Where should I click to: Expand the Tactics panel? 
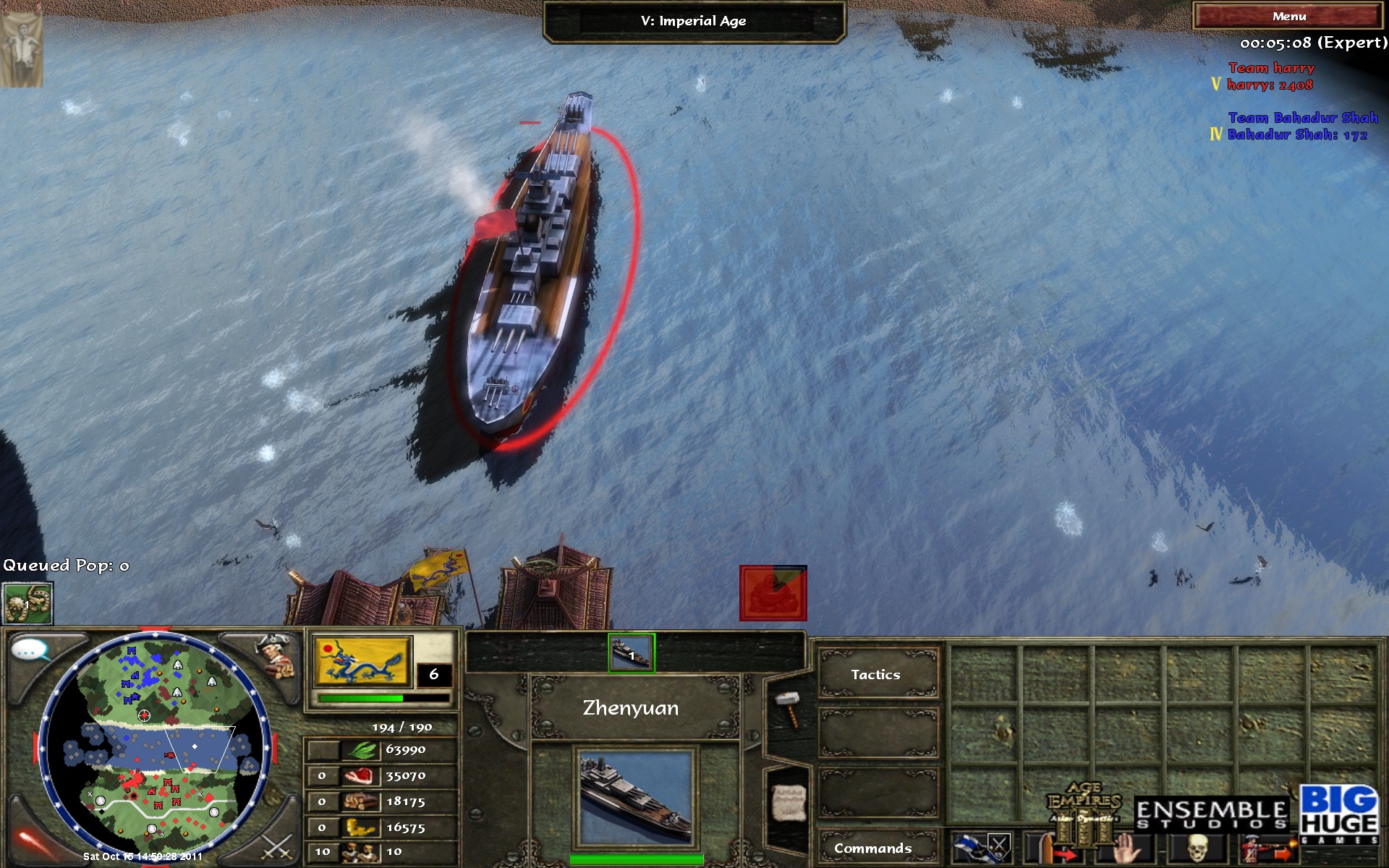[x=875, y=673]
